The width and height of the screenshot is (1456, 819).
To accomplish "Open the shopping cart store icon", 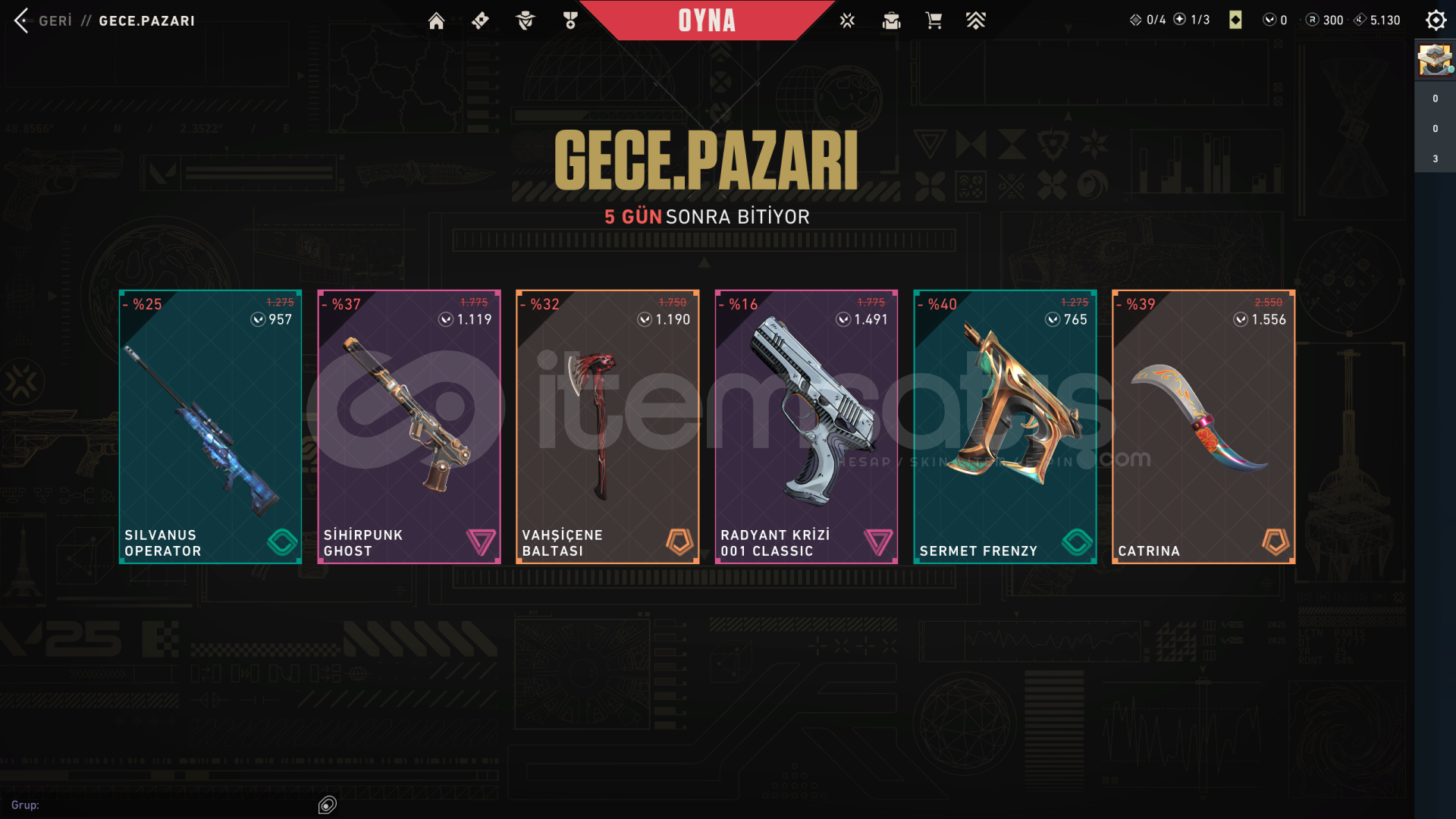I will tap(934, 20).
